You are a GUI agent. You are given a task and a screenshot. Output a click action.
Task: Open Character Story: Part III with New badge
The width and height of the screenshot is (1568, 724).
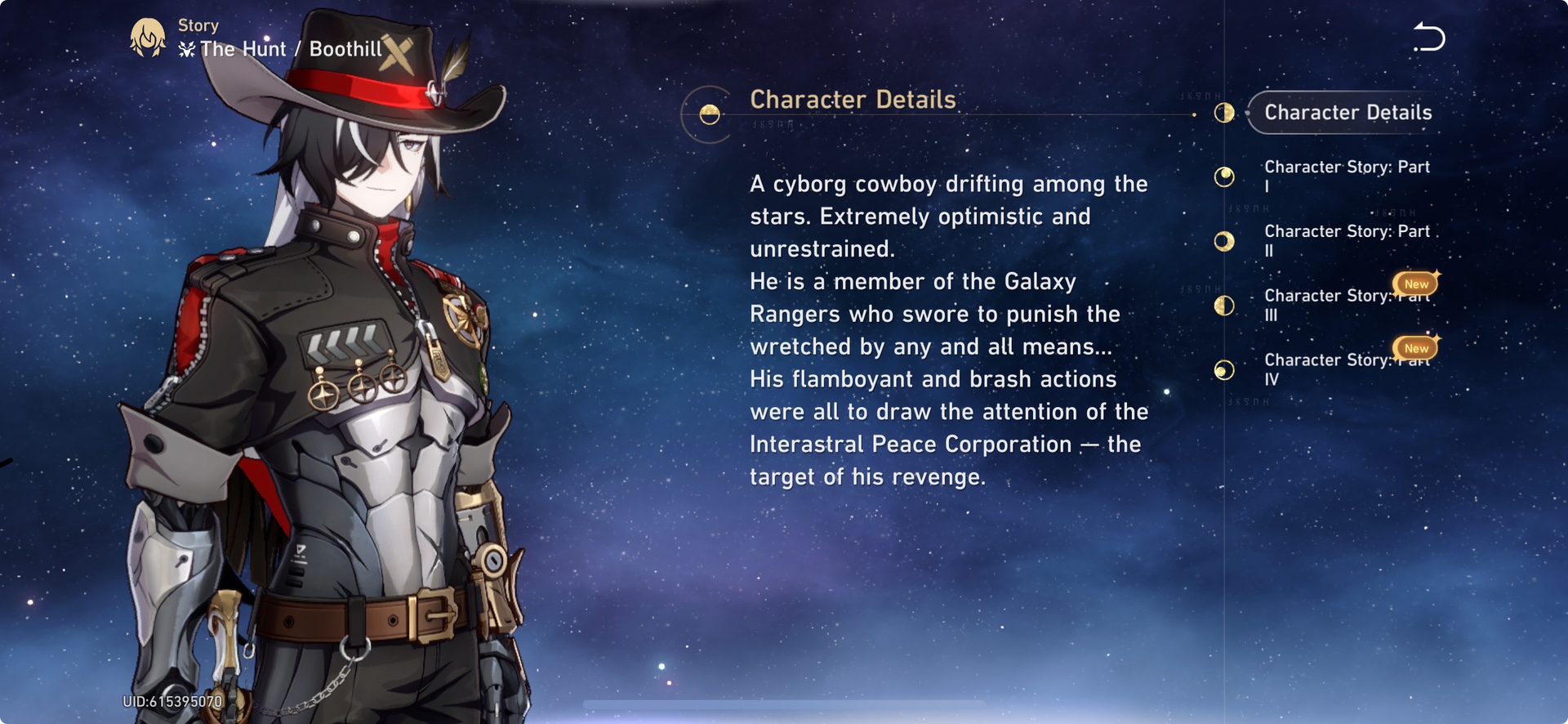[1339, 305]
